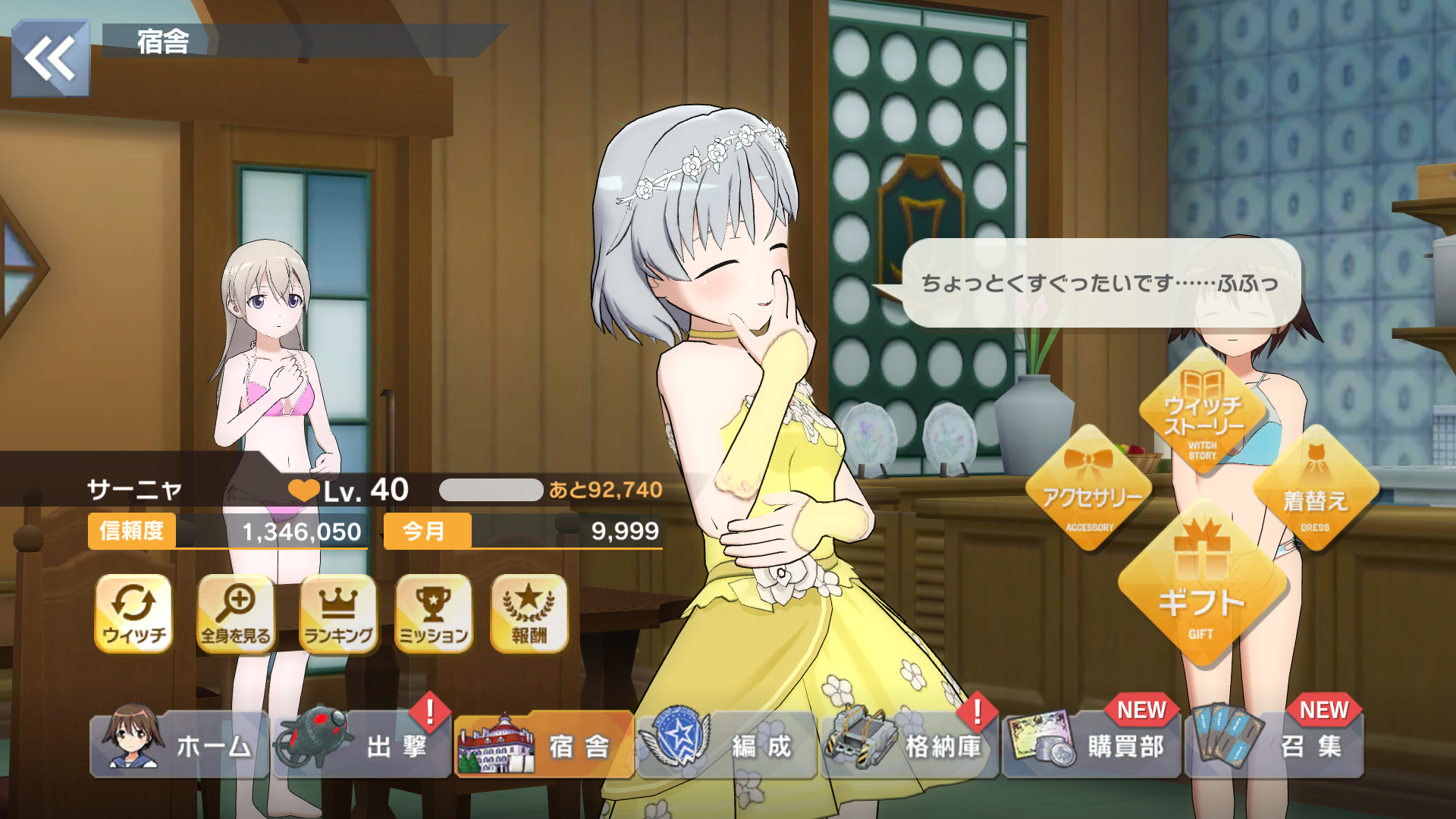Visit the 購買部 shop
The height and width of the screenshot is (819, 1456).
pos(1090,745)
